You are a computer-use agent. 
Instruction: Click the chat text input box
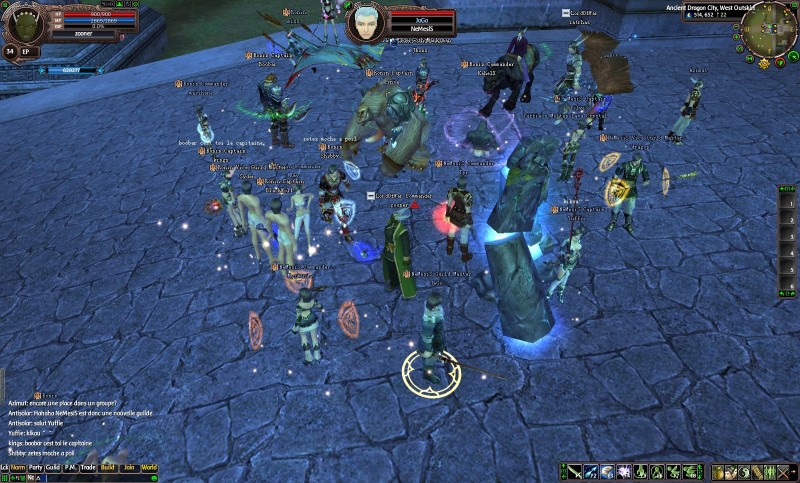point(100,478)
